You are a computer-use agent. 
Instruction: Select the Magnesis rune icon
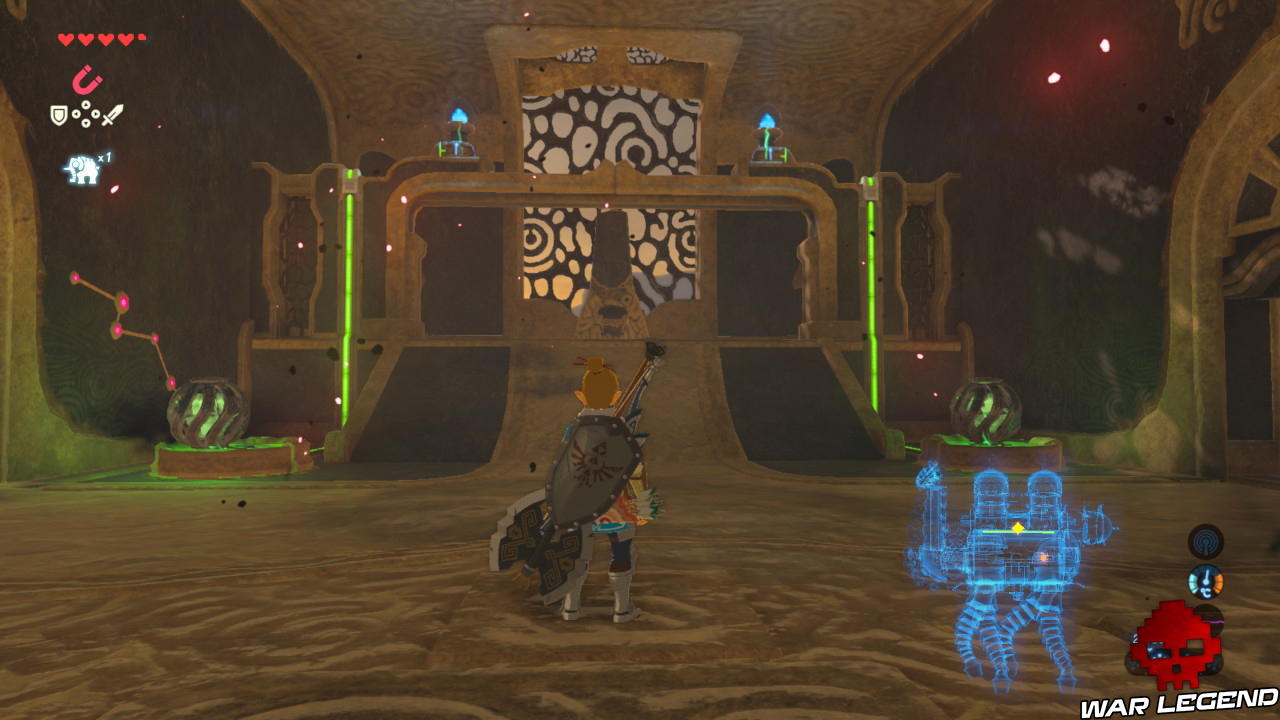[87, 79]
